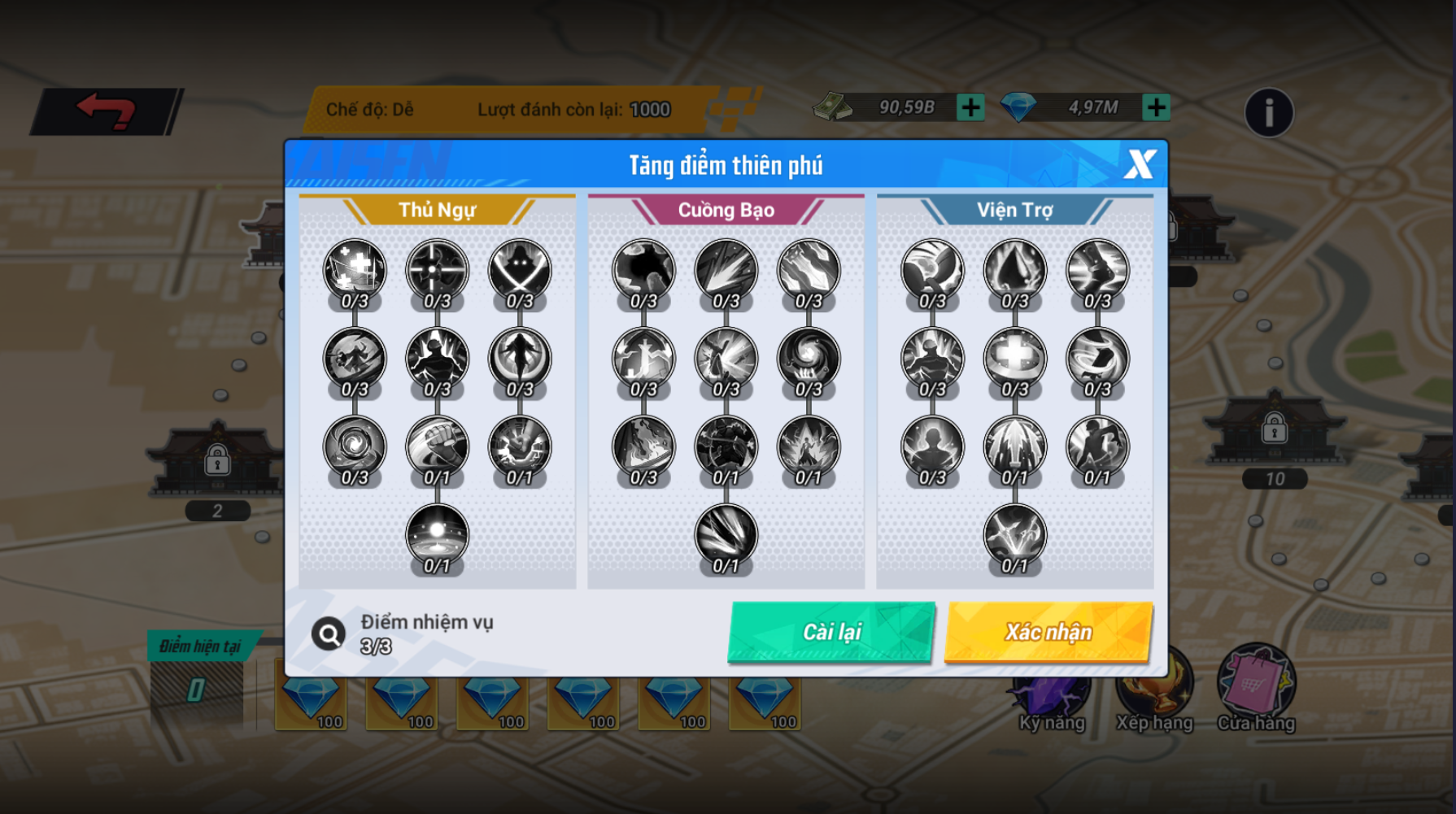Select the bottom slashing-streaks talent in Cuồng Bạo

[x=726, y=534]
